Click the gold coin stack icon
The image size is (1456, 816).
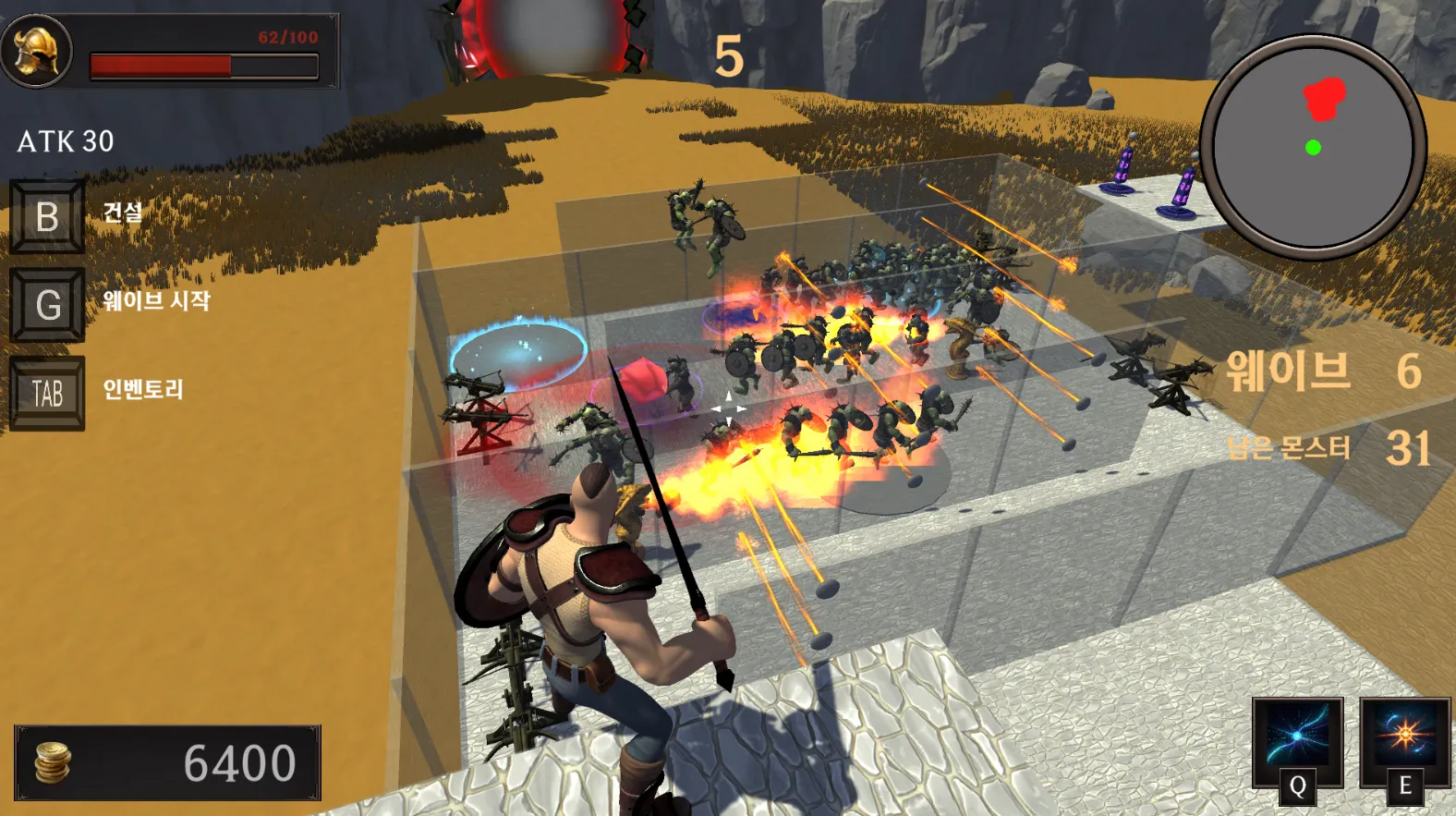click(x=54, y=762)
